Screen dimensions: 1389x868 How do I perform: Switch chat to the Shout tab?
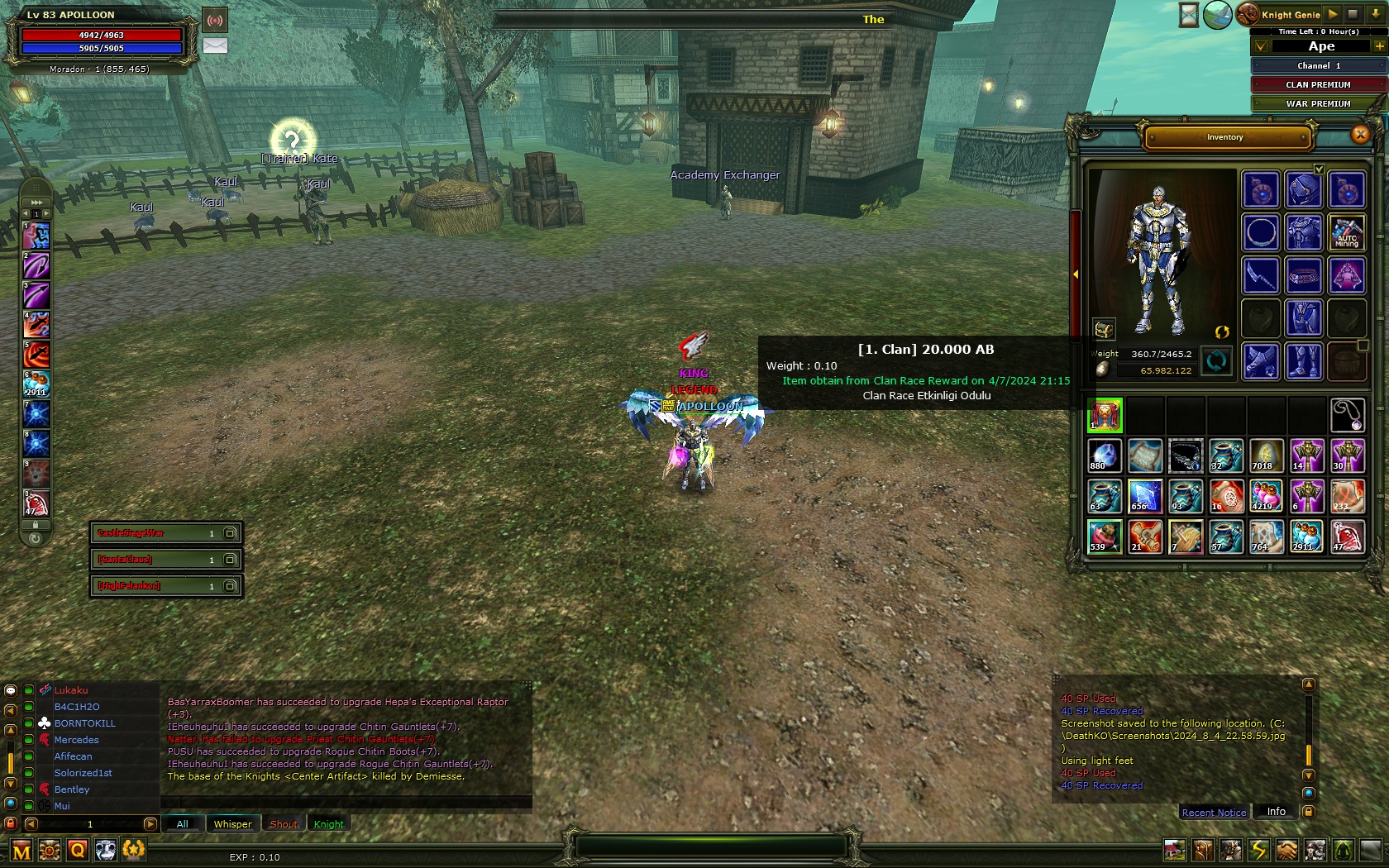pos(284,824)
